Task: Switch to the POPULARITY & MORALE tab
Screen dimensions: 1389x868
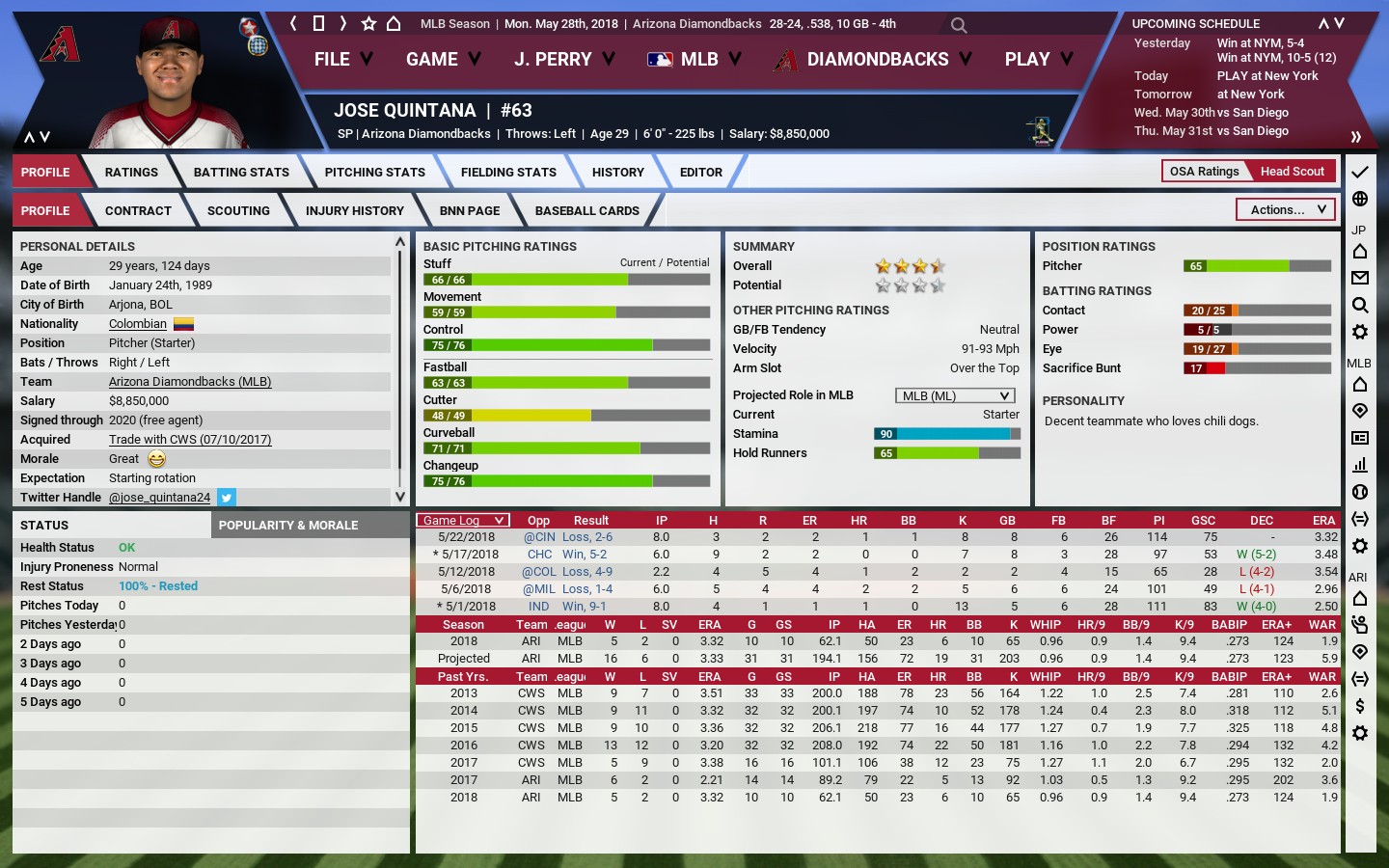Action: click(288, 526)
